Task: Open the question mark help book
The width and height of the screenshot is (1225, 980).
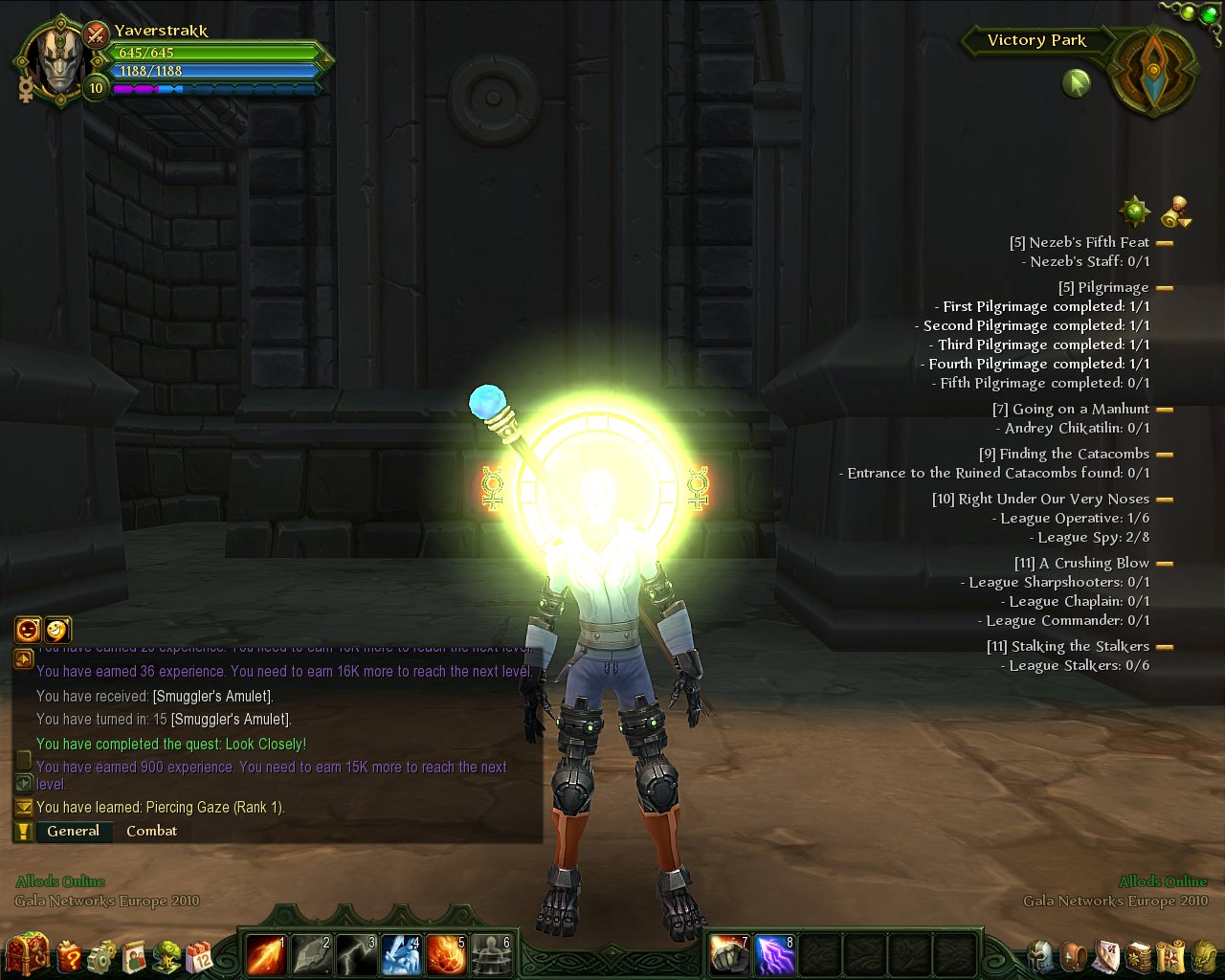Action: coord(71,955)
